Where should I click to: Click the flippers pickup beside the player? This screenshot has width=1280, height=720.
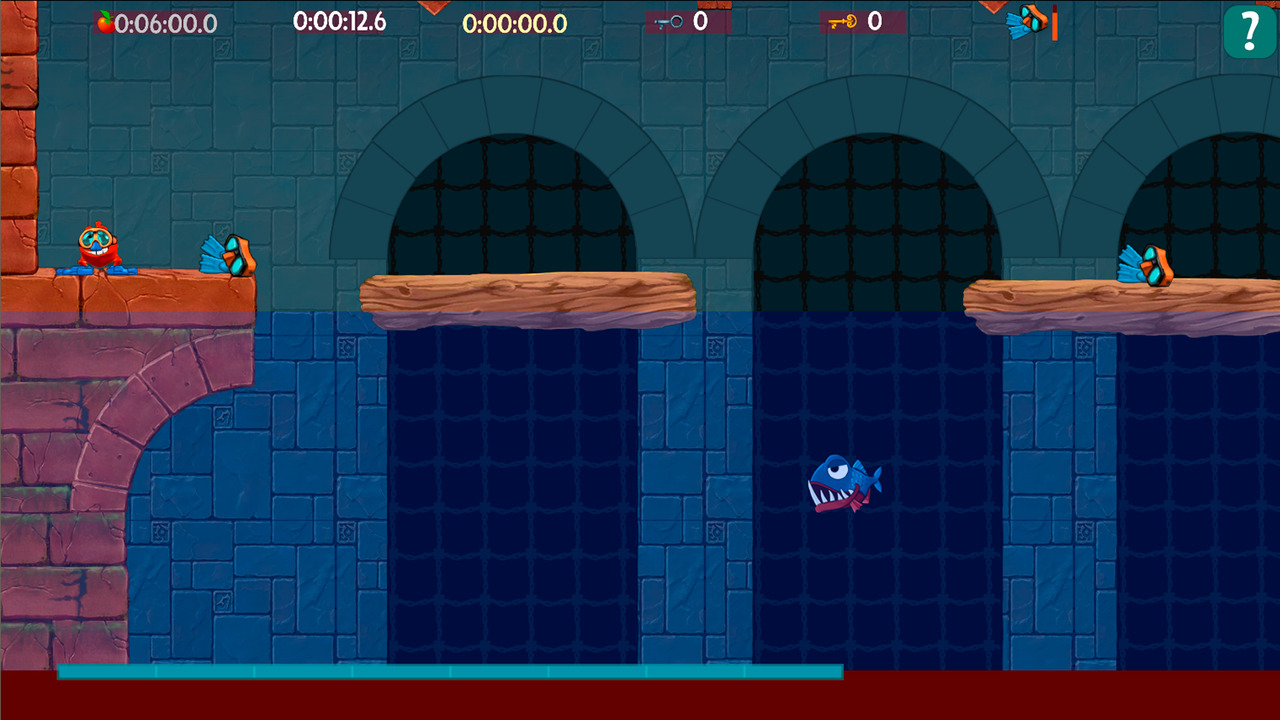(x=226, y=255)
